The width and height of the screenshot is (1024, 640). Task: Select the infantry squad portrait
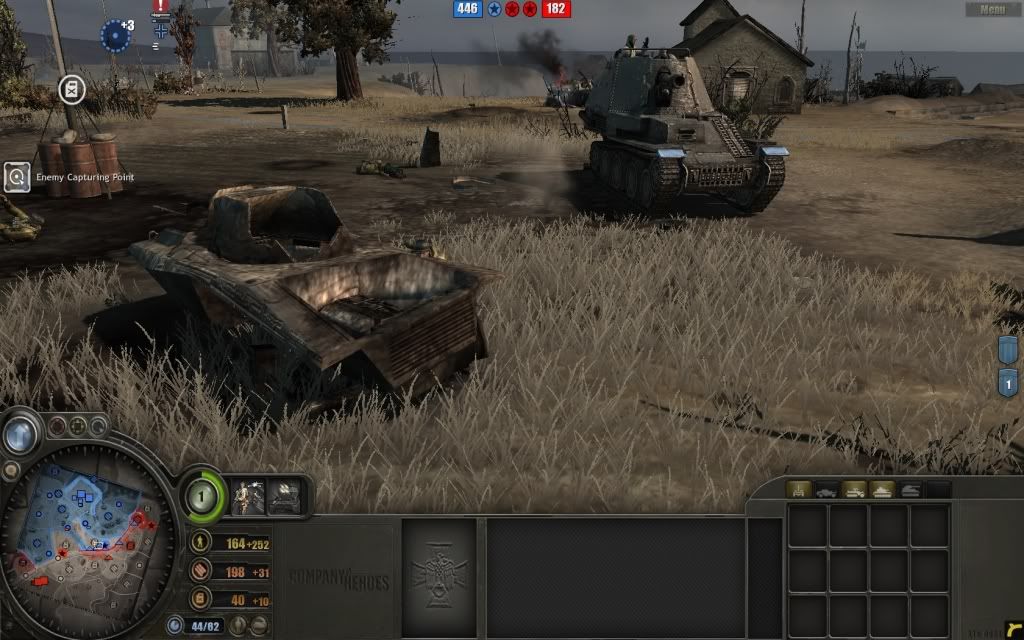point(248,496)
